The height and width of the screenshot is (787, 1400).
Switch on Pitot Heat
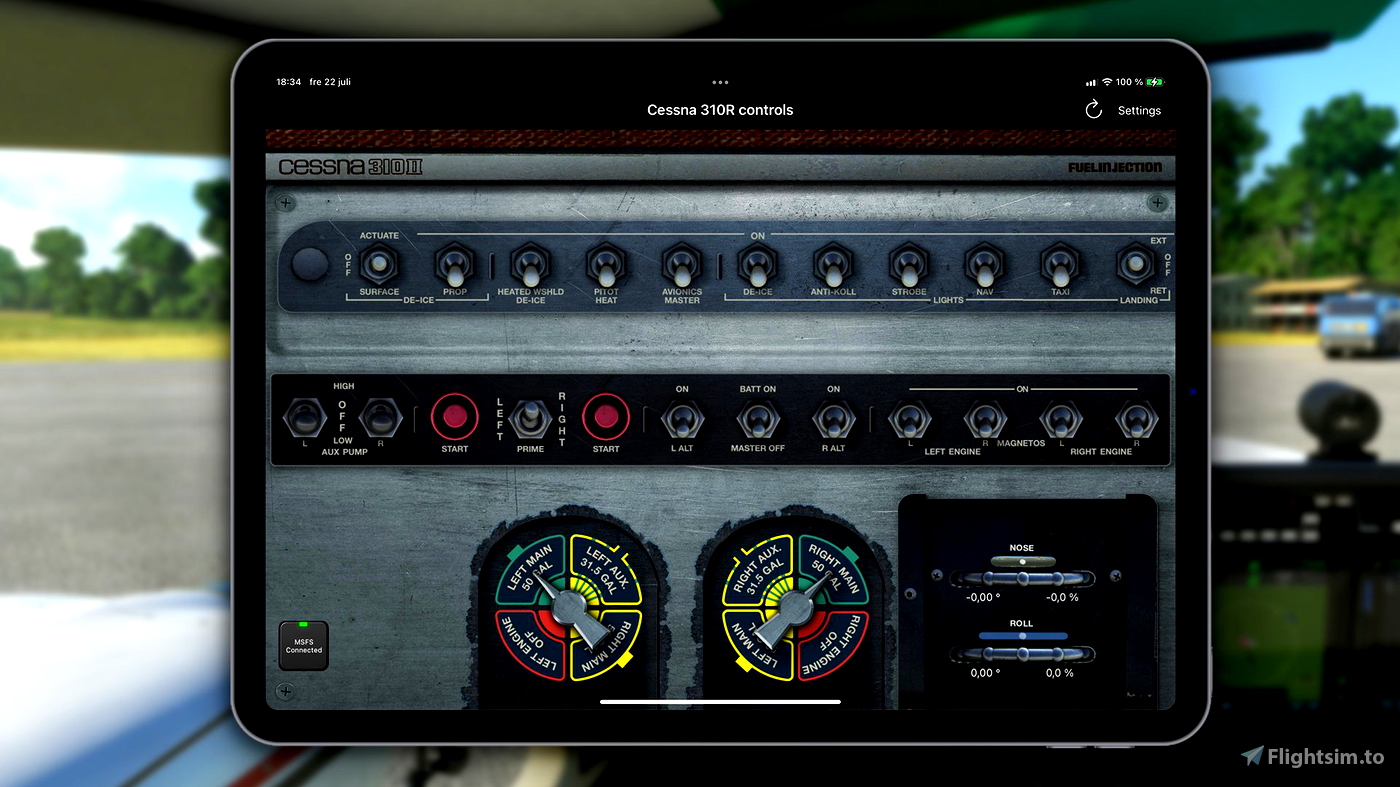(606, 266)
